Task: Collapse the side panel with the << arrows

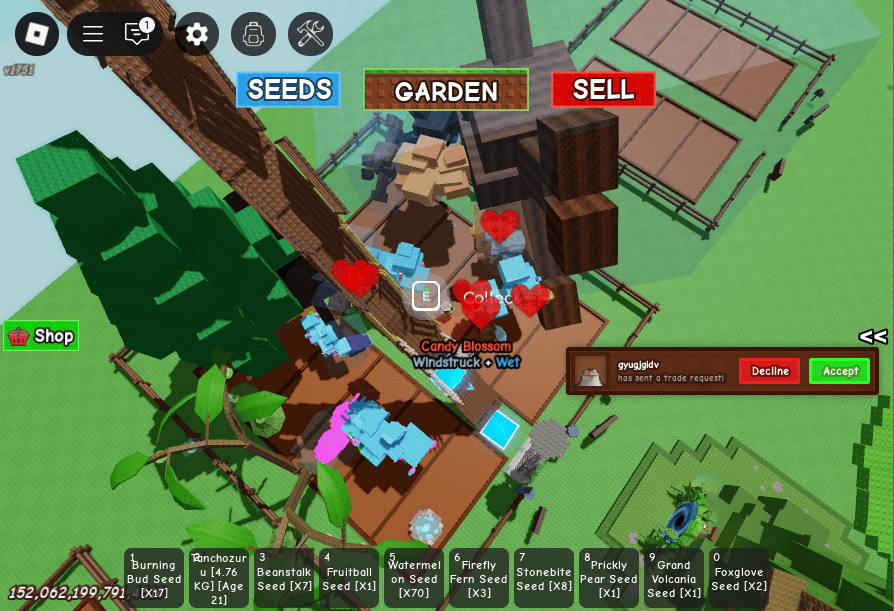Action: tap(872, 336)
